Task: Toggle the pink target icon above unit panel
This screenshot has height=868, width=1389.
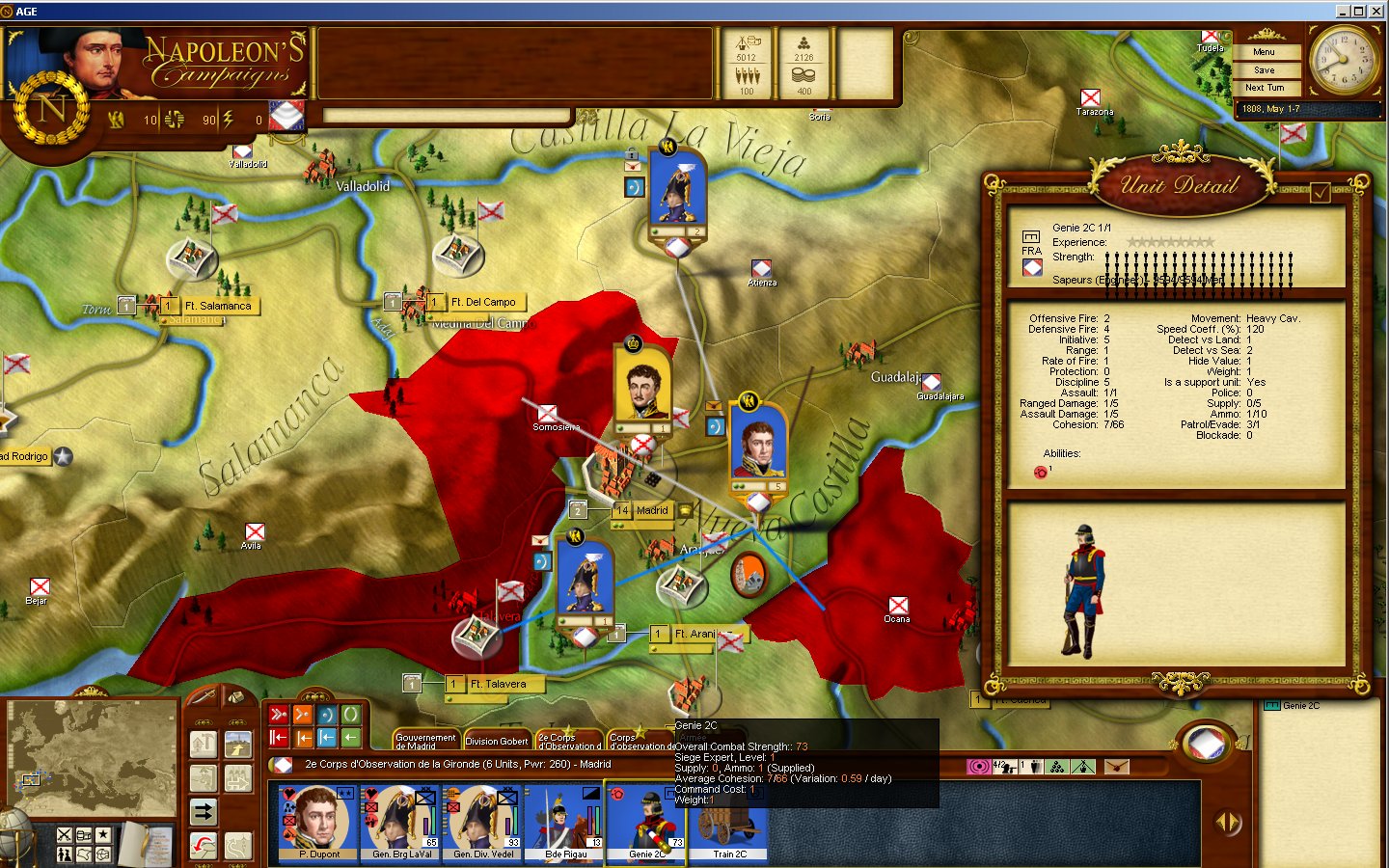Action: pos(978,767)
